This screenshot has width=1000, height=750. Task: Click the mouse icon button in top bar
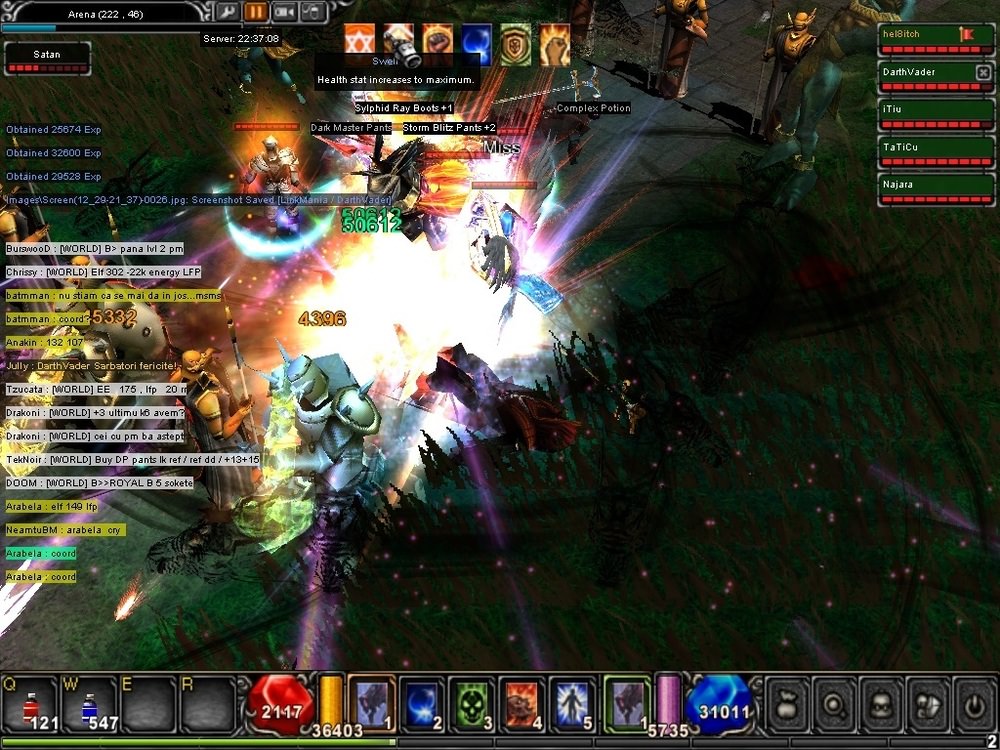(x=312, y=12)
